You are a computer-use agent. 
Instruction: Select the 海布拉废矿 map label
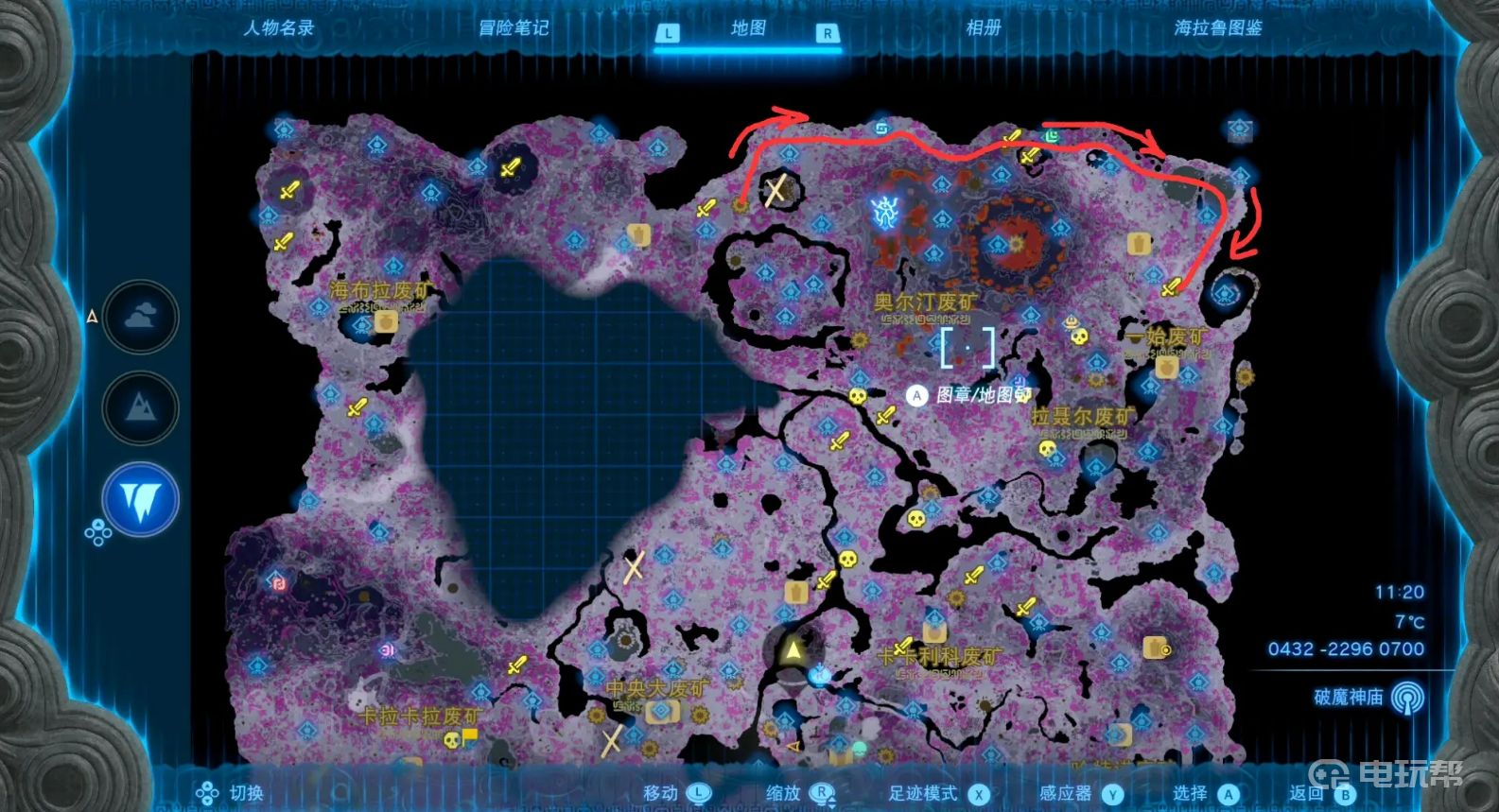pyautogui.click(x=378, y=291)
